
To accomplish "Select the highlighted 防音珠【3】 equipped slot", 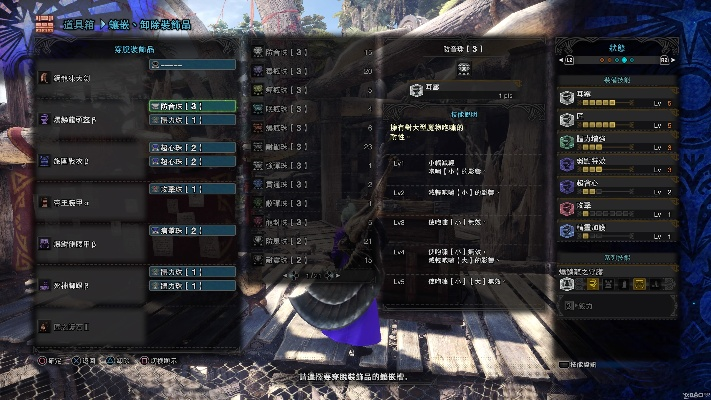I will point(192,106).
